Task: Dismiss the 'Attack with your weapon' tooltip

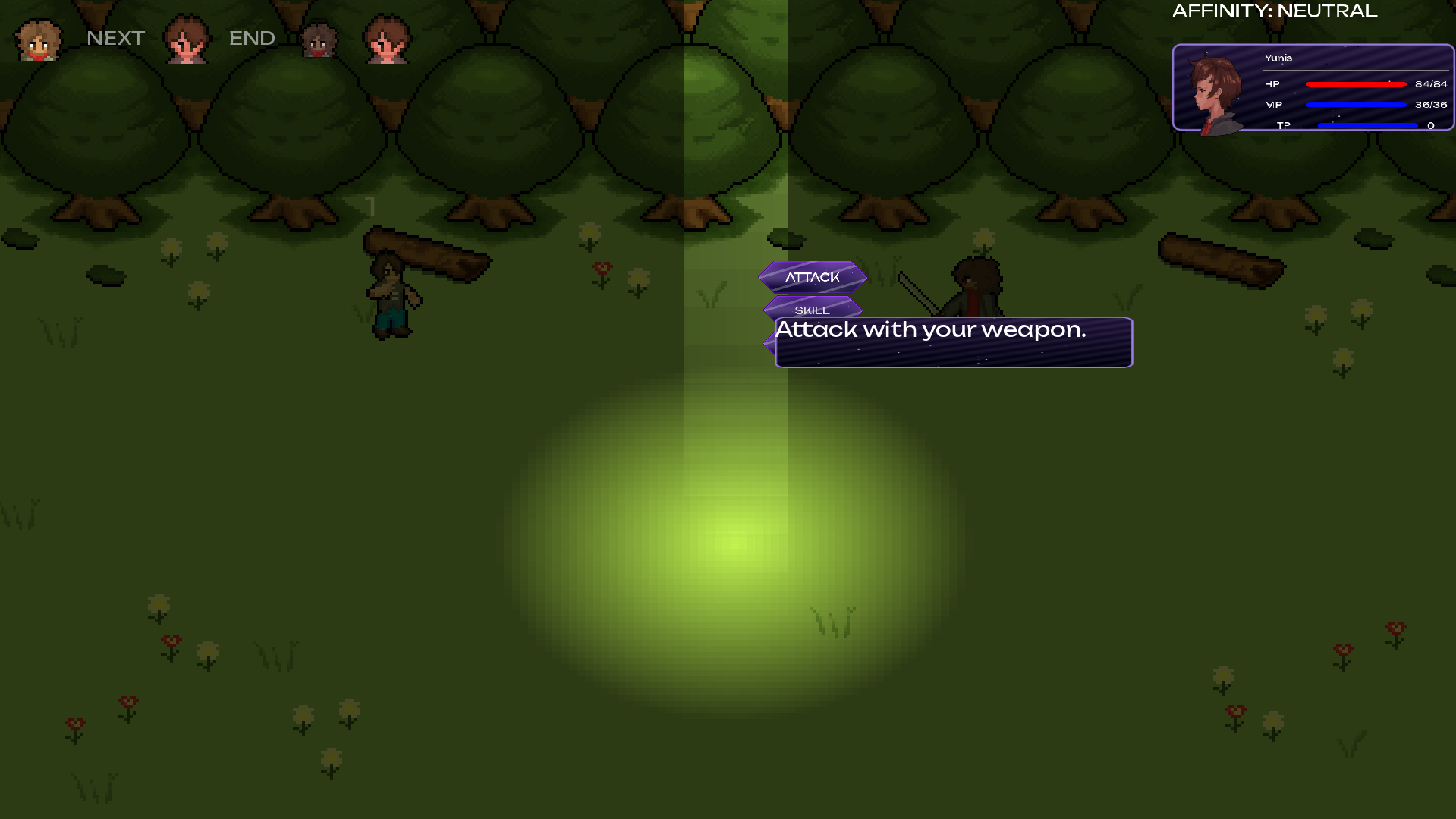Action: [952, 342]
